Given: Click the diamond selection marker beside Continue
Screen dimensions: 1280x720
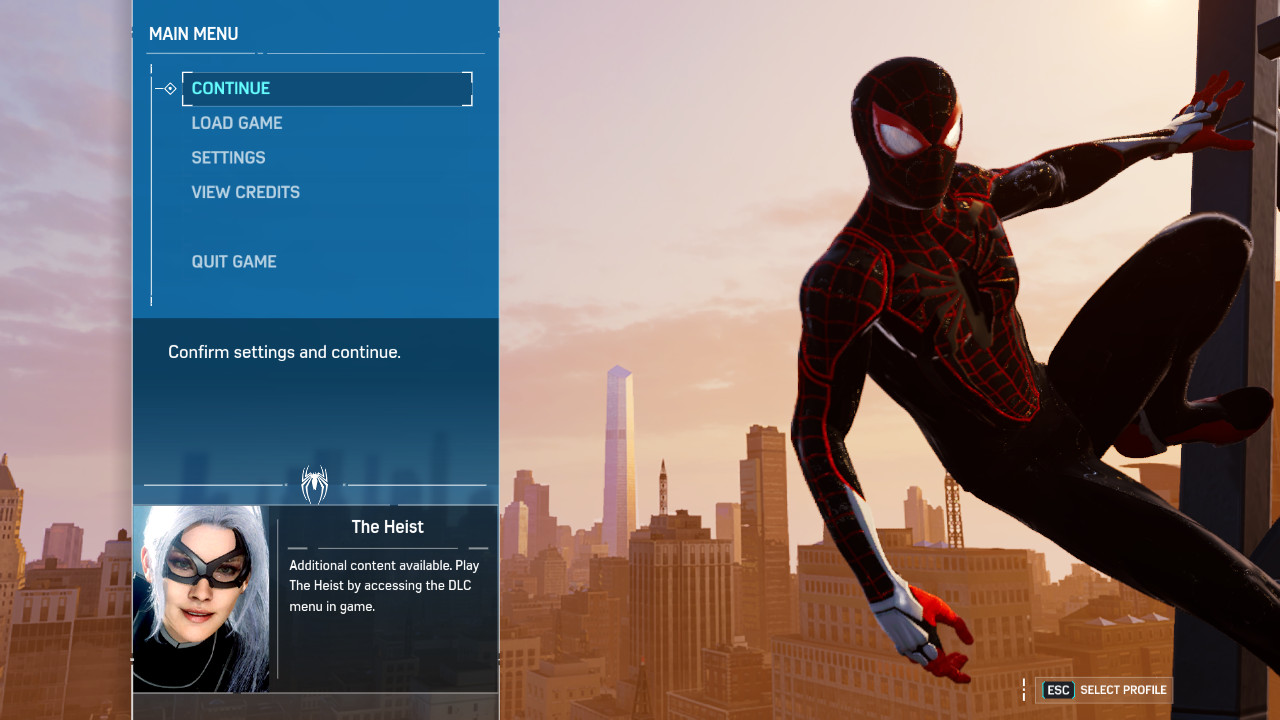Looking at the screenshot, I should [168, 88].
